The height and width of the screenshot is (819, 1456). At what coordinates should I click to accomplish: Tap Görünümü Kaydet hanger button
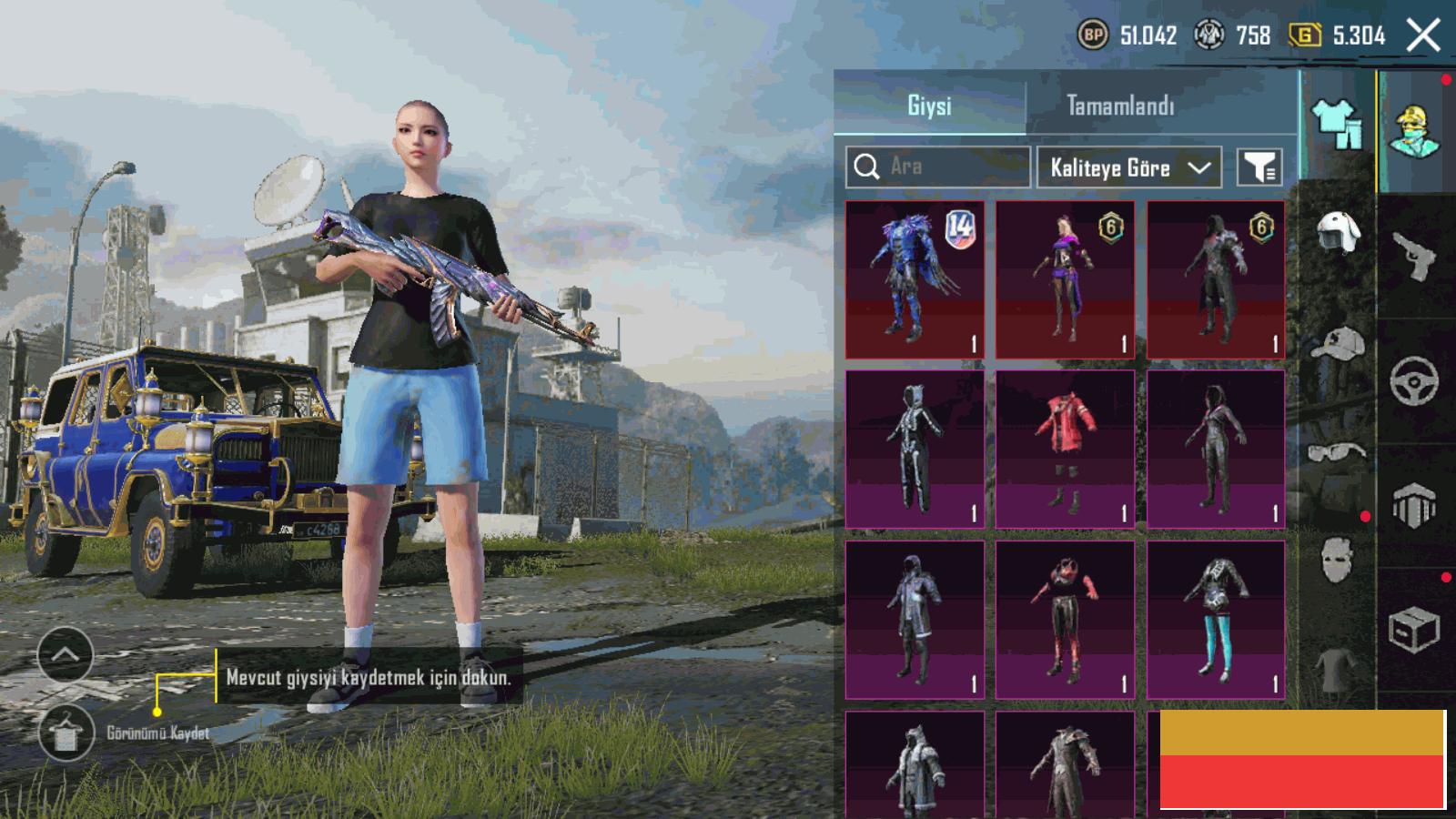point(66,733)
